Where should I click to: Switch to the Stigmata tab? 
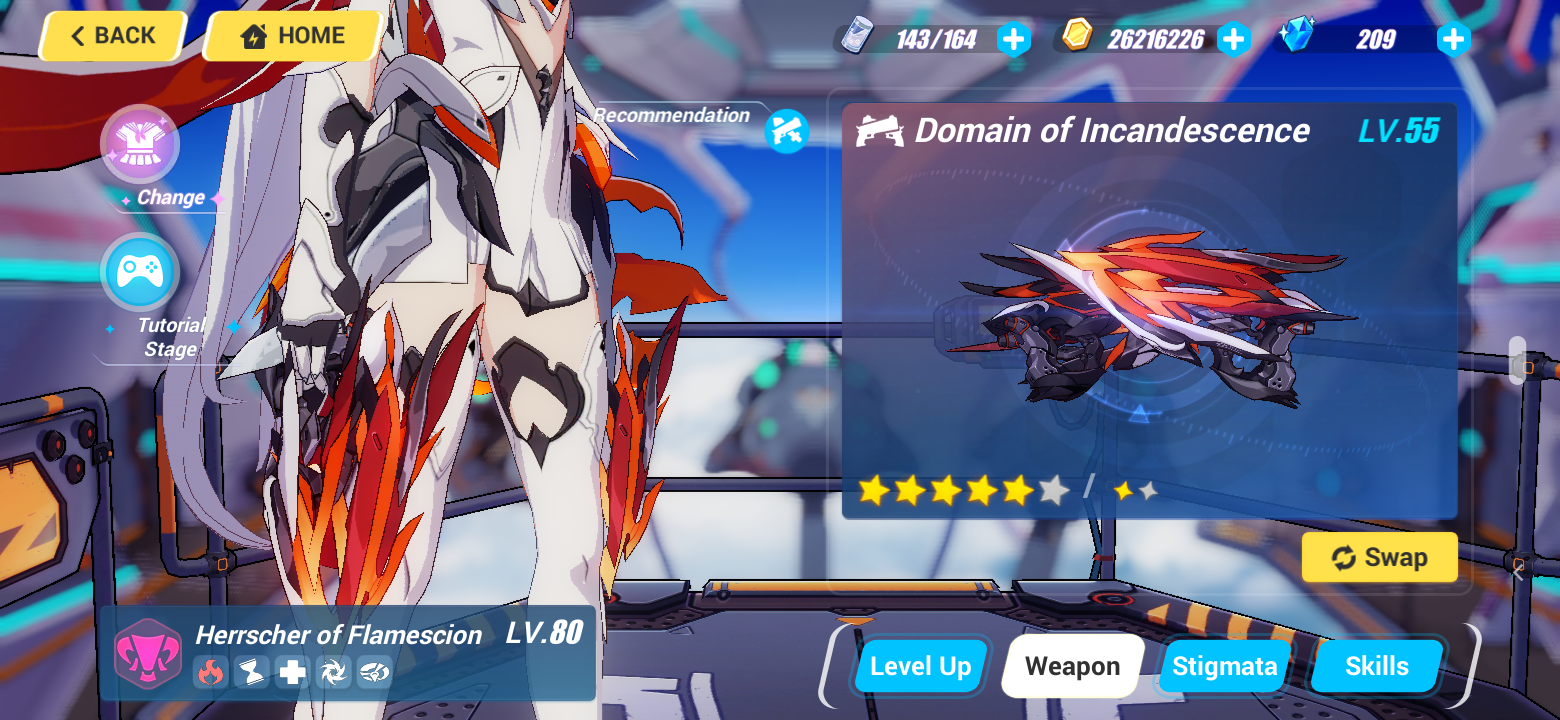pyautogui.click(x=1223, y=665)
